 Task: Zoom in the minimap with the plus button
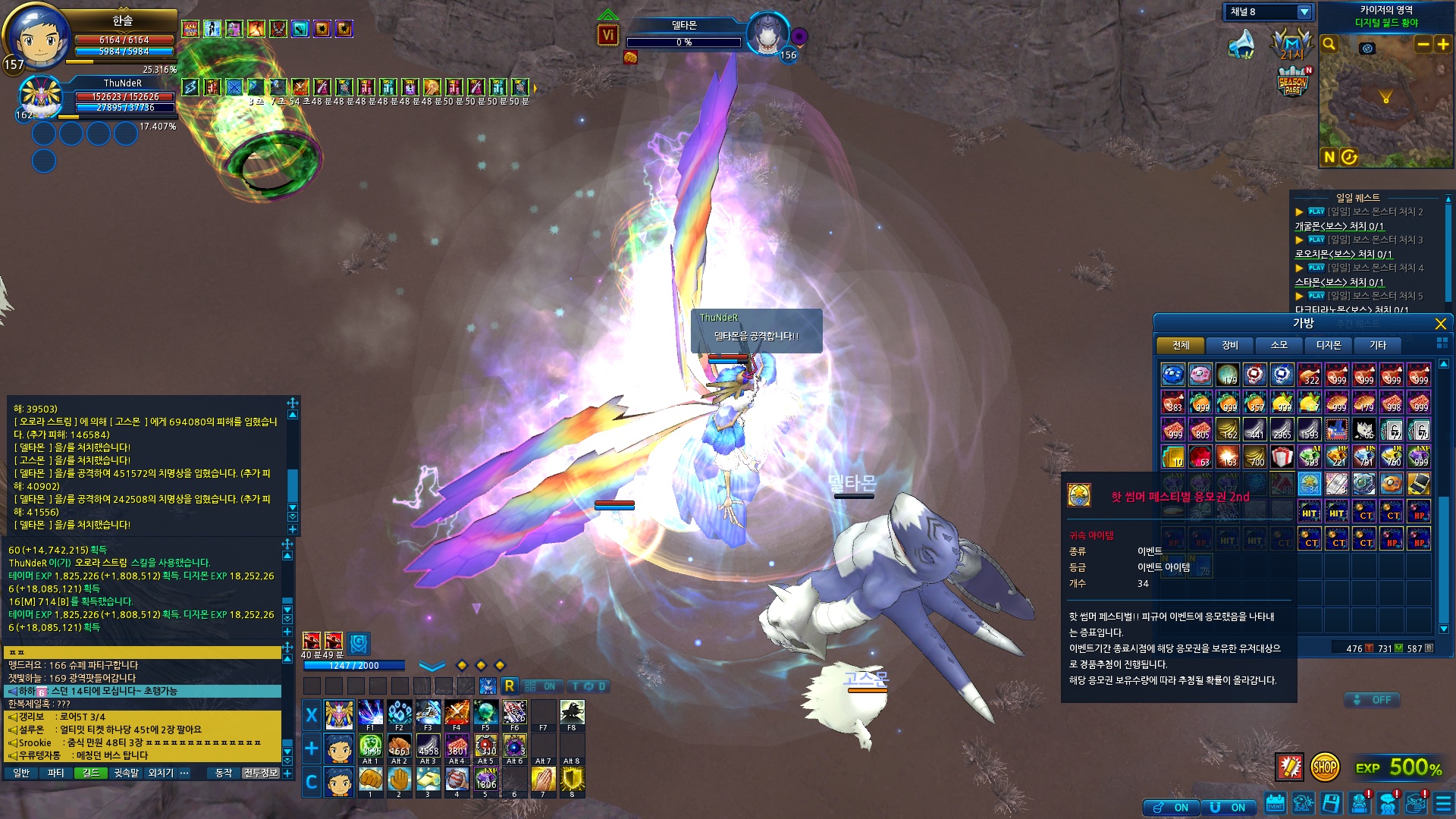[1443, 45]
